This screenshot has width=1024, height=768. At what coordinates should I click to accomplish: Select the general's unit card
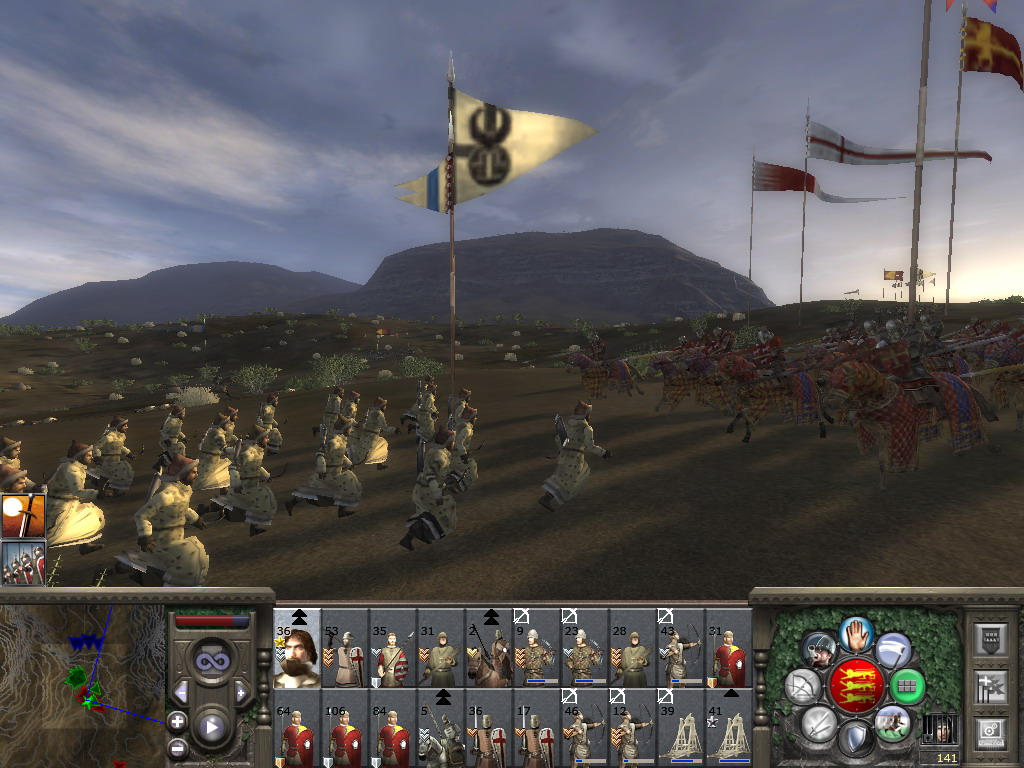(297, 657)
